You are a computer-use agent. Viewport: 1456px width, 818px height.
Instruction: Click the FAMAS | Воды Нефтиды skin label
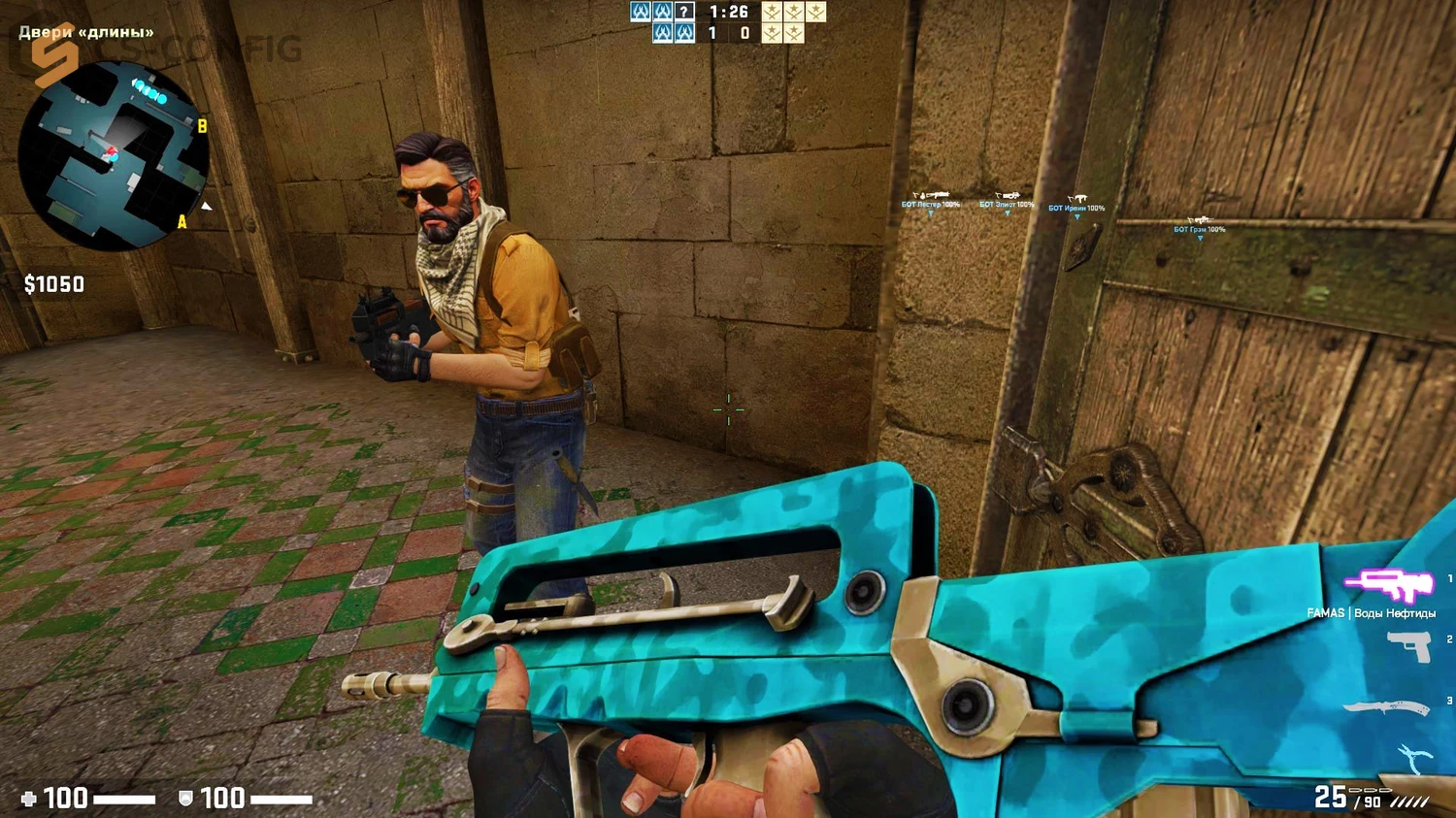coord(1373,613)
